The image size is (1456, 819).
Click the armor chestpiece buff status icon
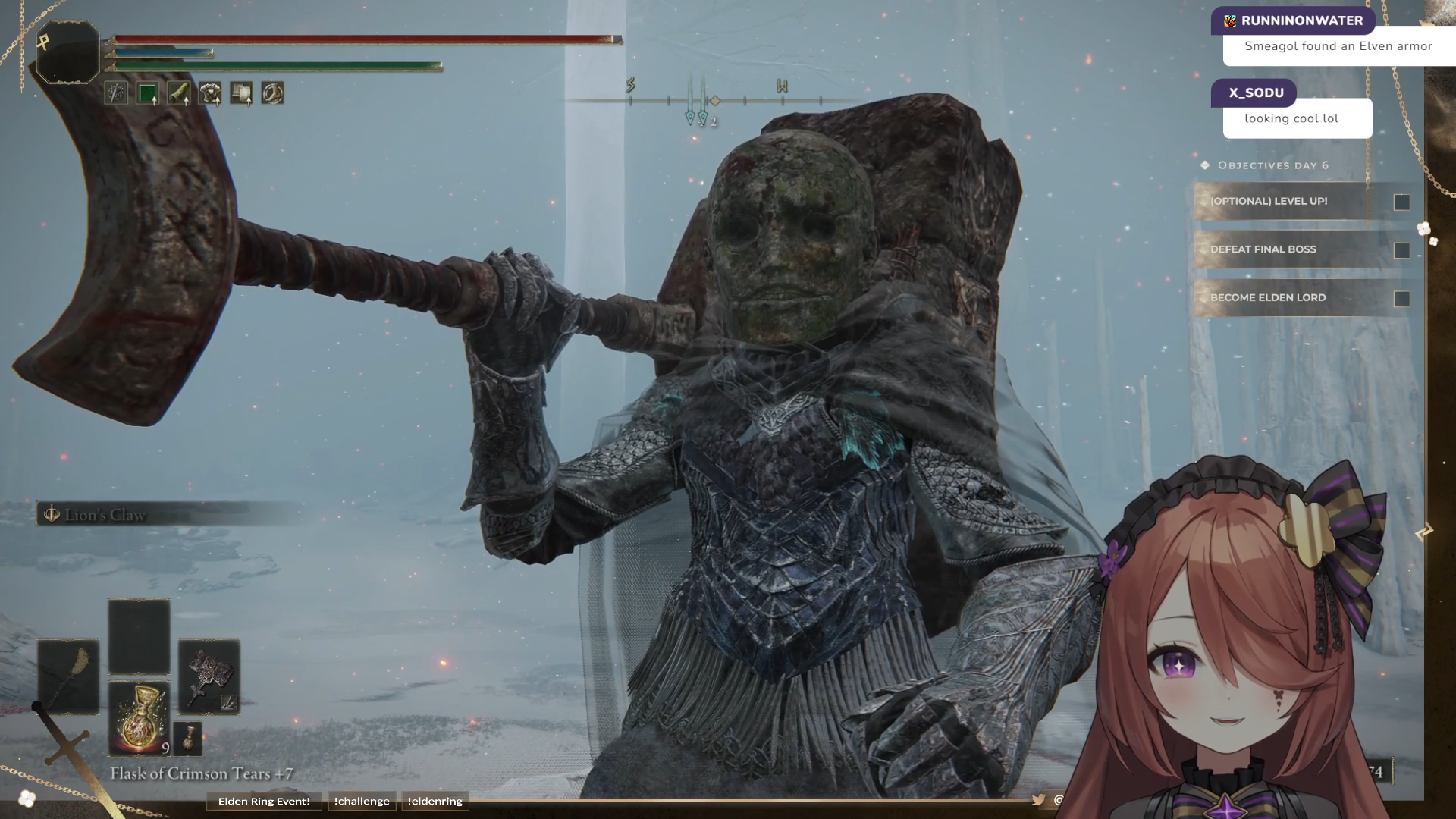pos(210,93)
